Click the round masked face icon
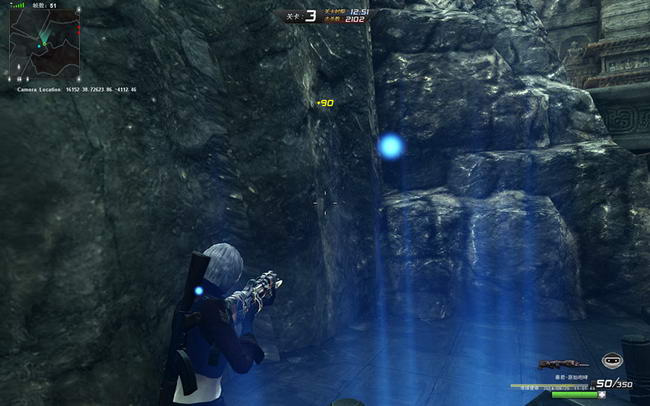The height and width of the screenshot is (406, 650). click(610, 361)
